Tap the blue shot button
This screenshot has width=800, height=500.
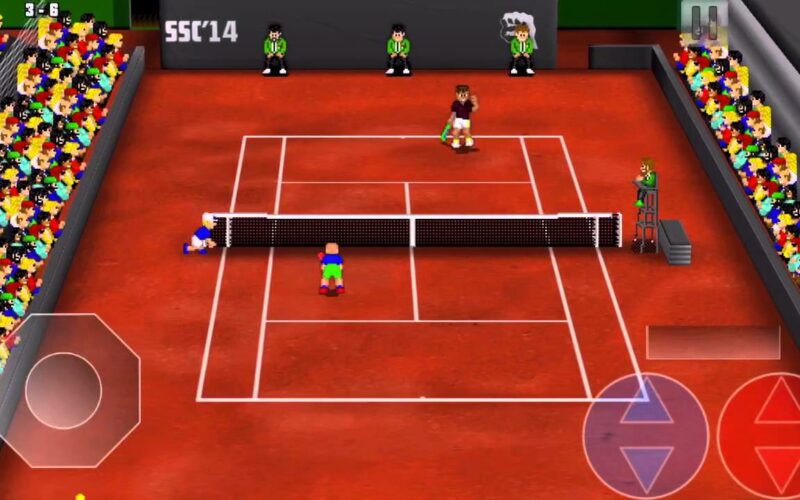(x=646, y=436)
